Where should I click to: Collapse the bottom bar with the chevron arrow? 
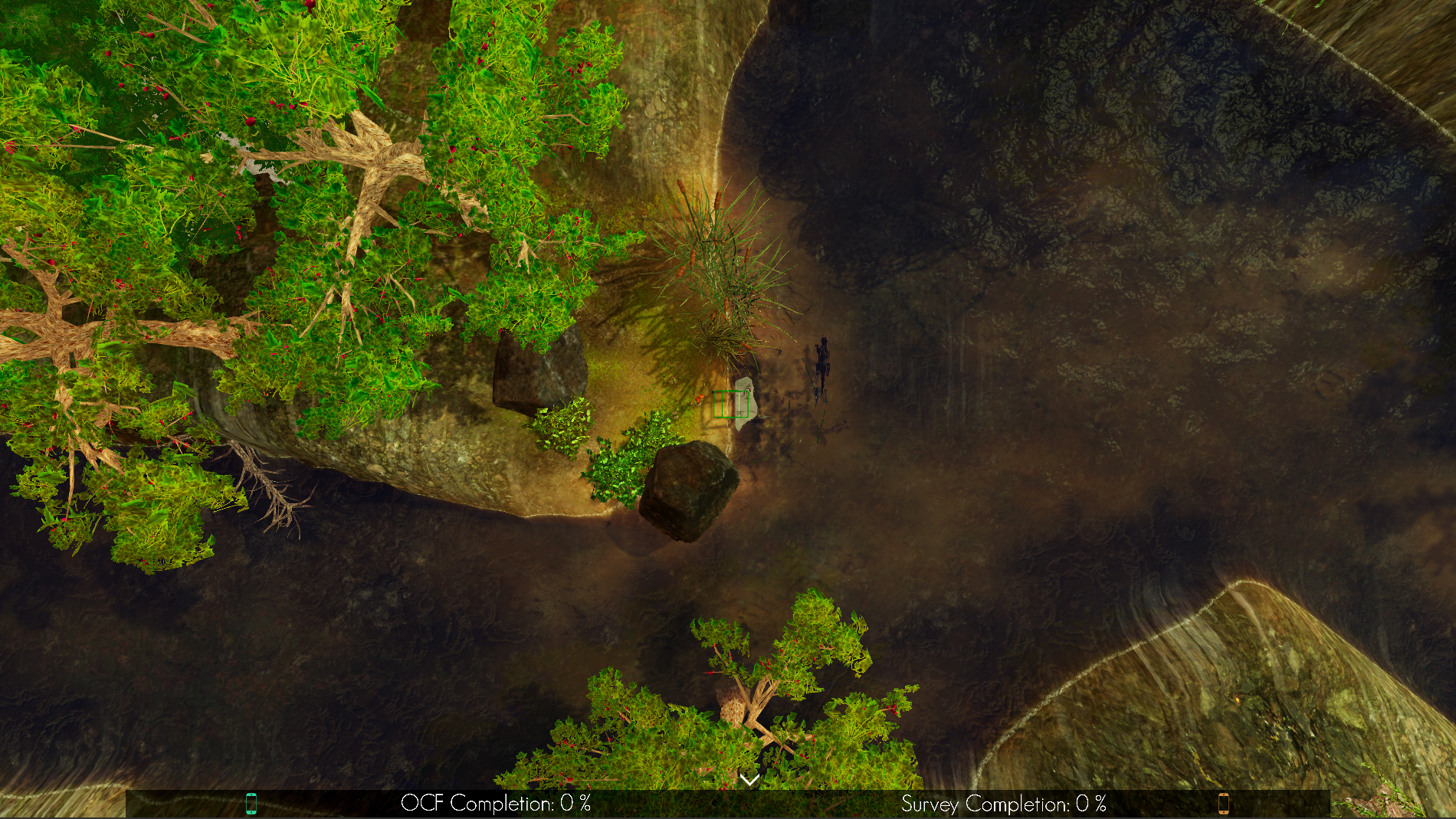coord(749,780)
